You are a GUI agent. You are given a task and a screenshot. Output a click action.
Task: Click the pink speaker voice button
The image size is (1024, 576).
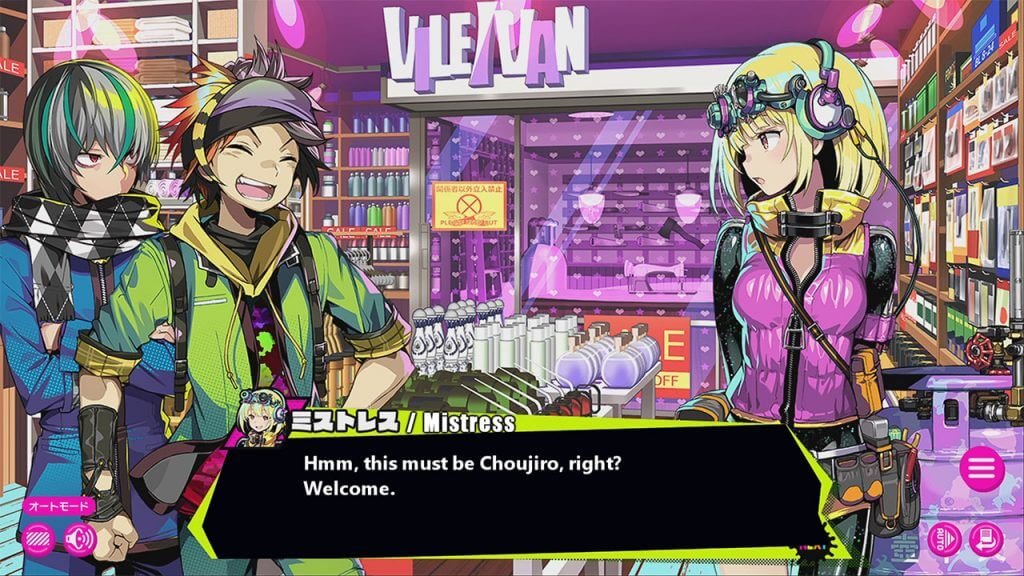point(80,538)
